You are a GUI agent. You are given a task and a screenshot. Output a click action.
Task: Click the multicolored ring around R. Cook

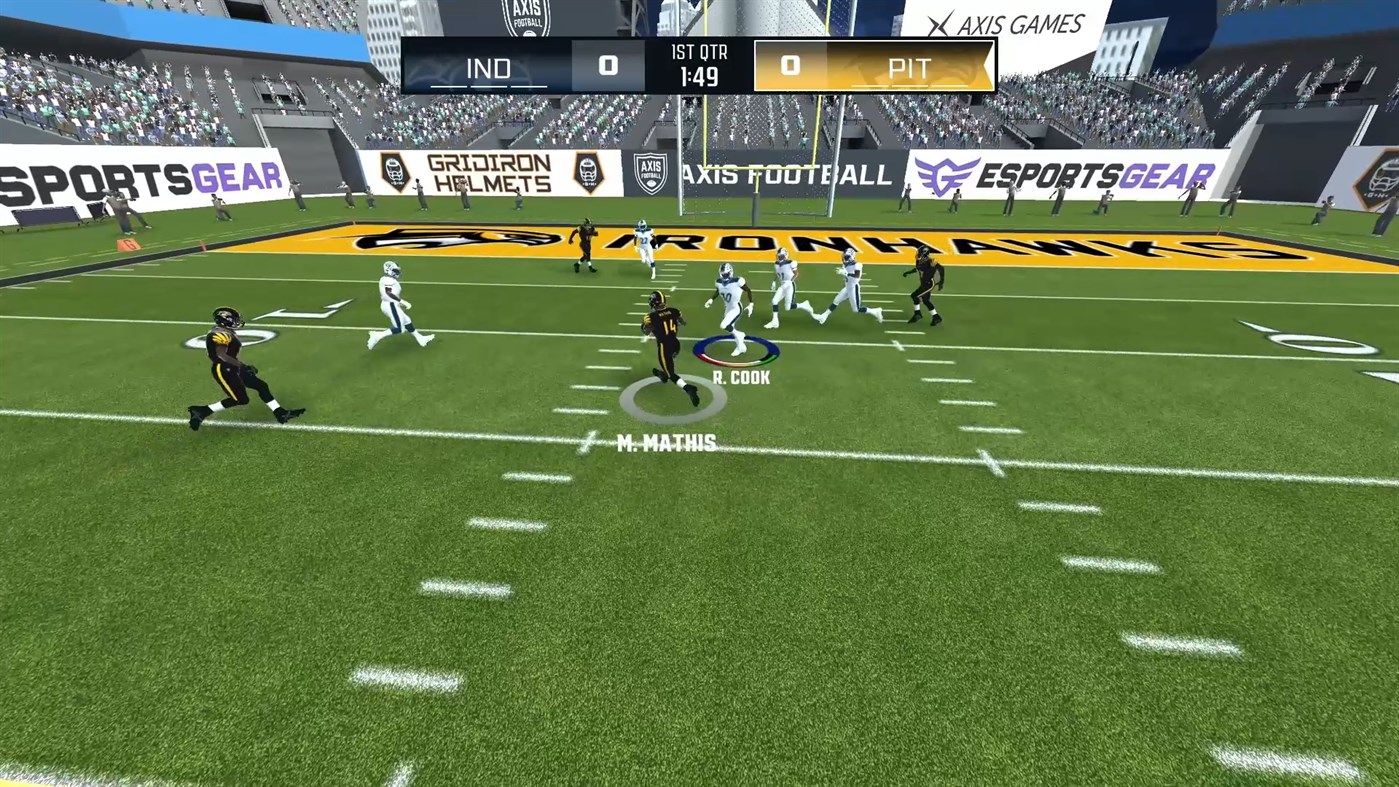click(x=737, y=352)
